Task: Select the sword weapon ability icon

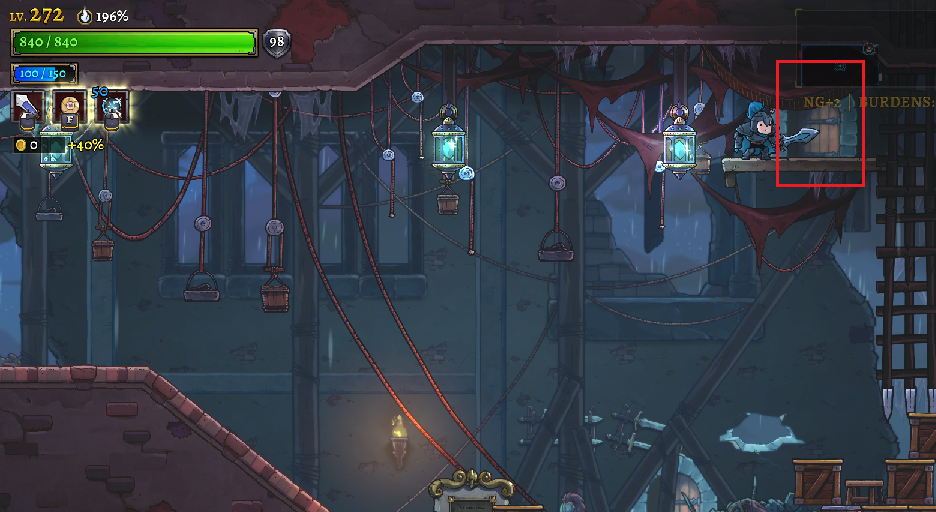Action: tap(27, 105)
